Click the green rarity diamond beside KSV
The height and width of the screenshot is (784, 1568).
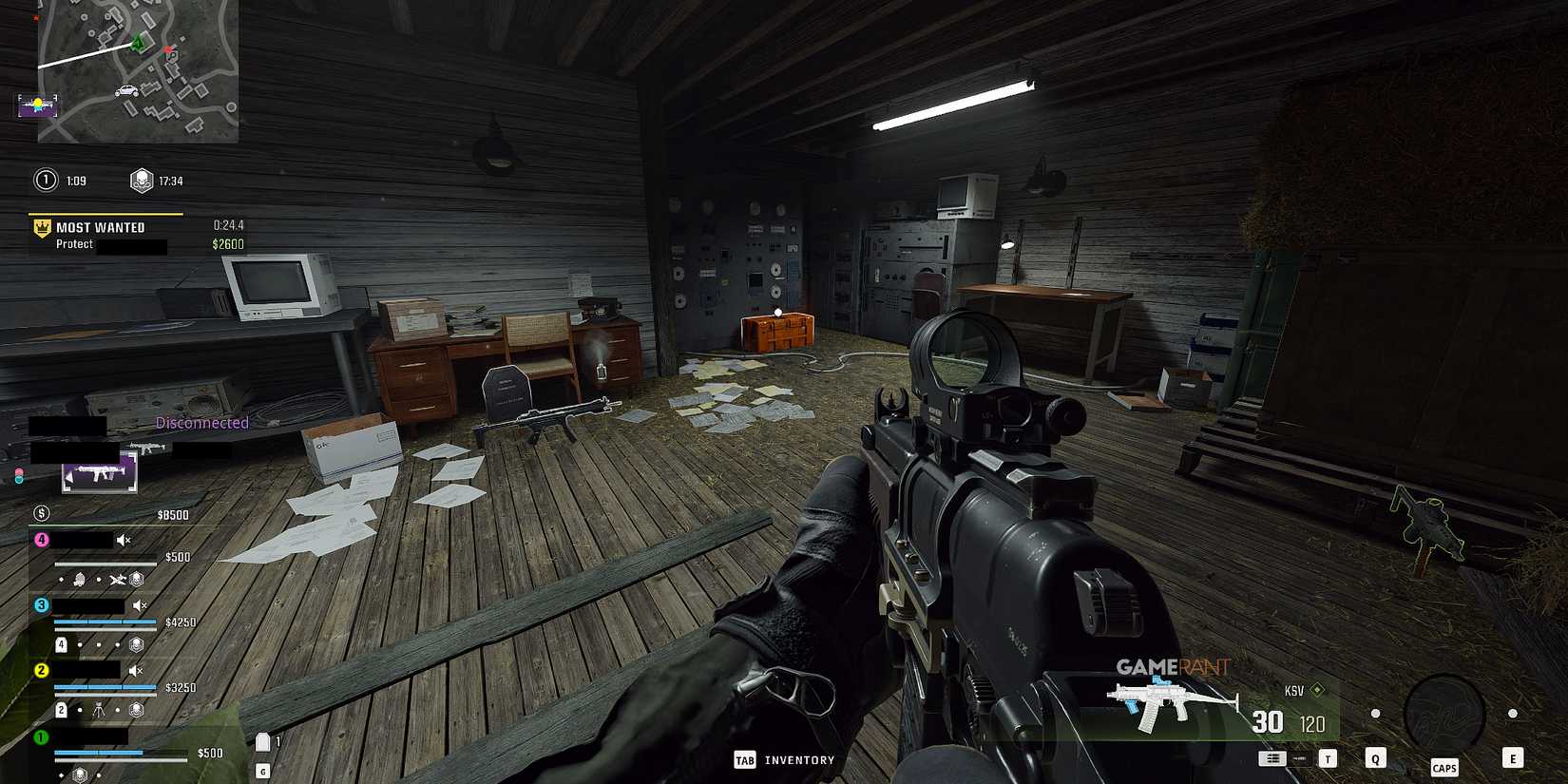pos(1317,691)
